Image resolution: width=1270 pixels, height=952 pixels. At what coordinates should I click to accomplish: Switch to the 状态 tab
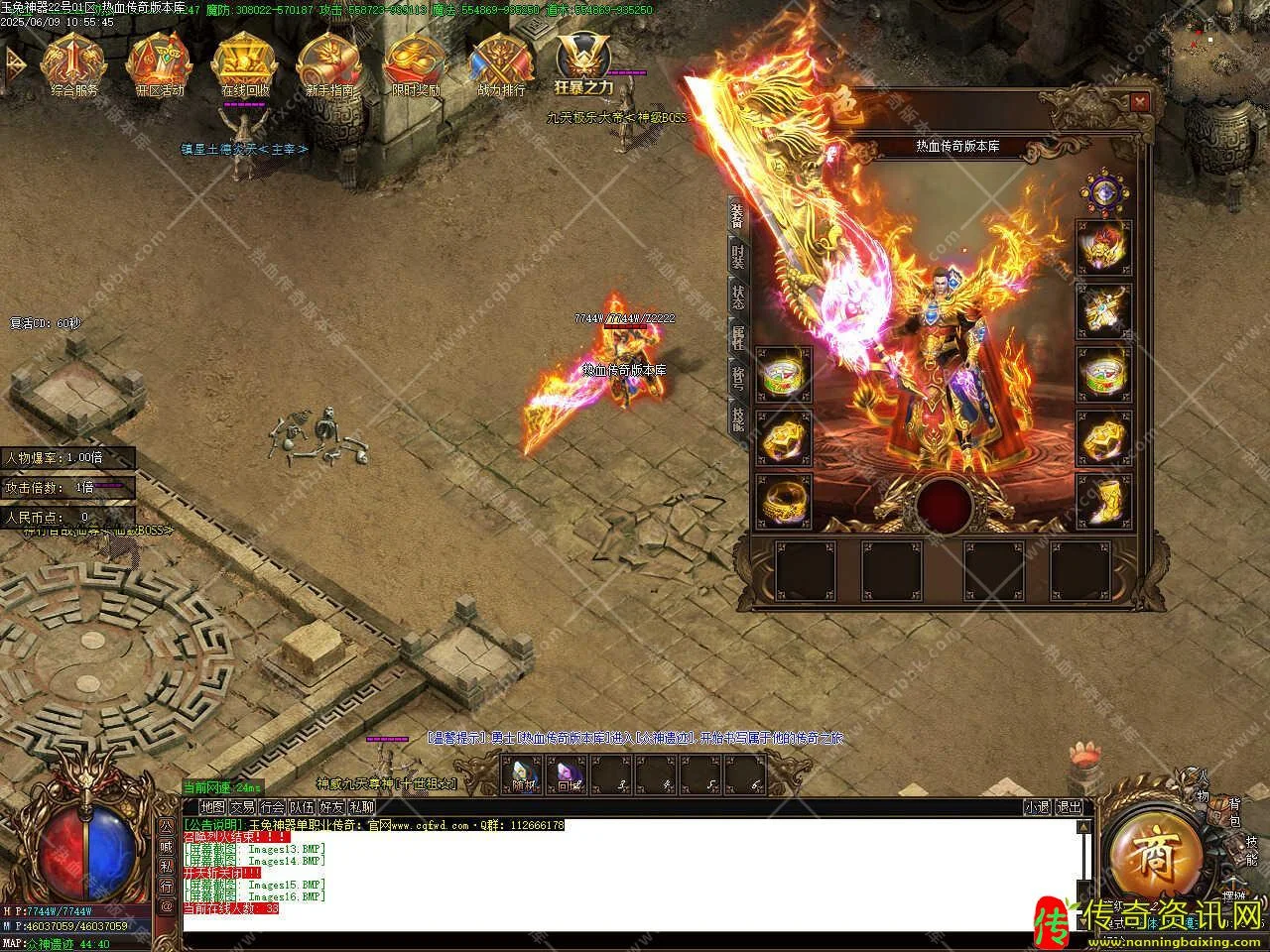tap(737, 297)
